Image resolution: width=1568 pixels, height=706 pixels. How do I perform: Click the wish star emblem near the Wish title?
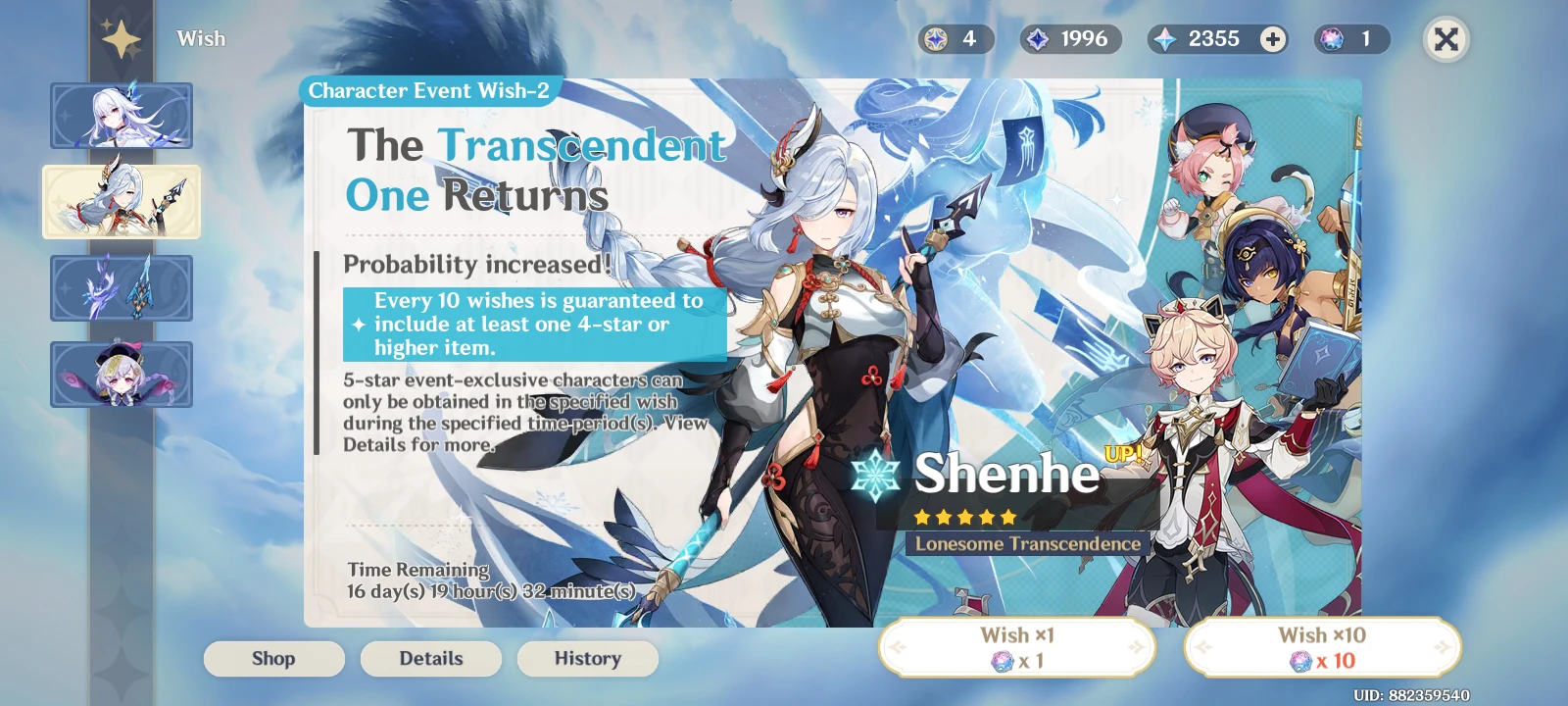[x=122, y=37]
